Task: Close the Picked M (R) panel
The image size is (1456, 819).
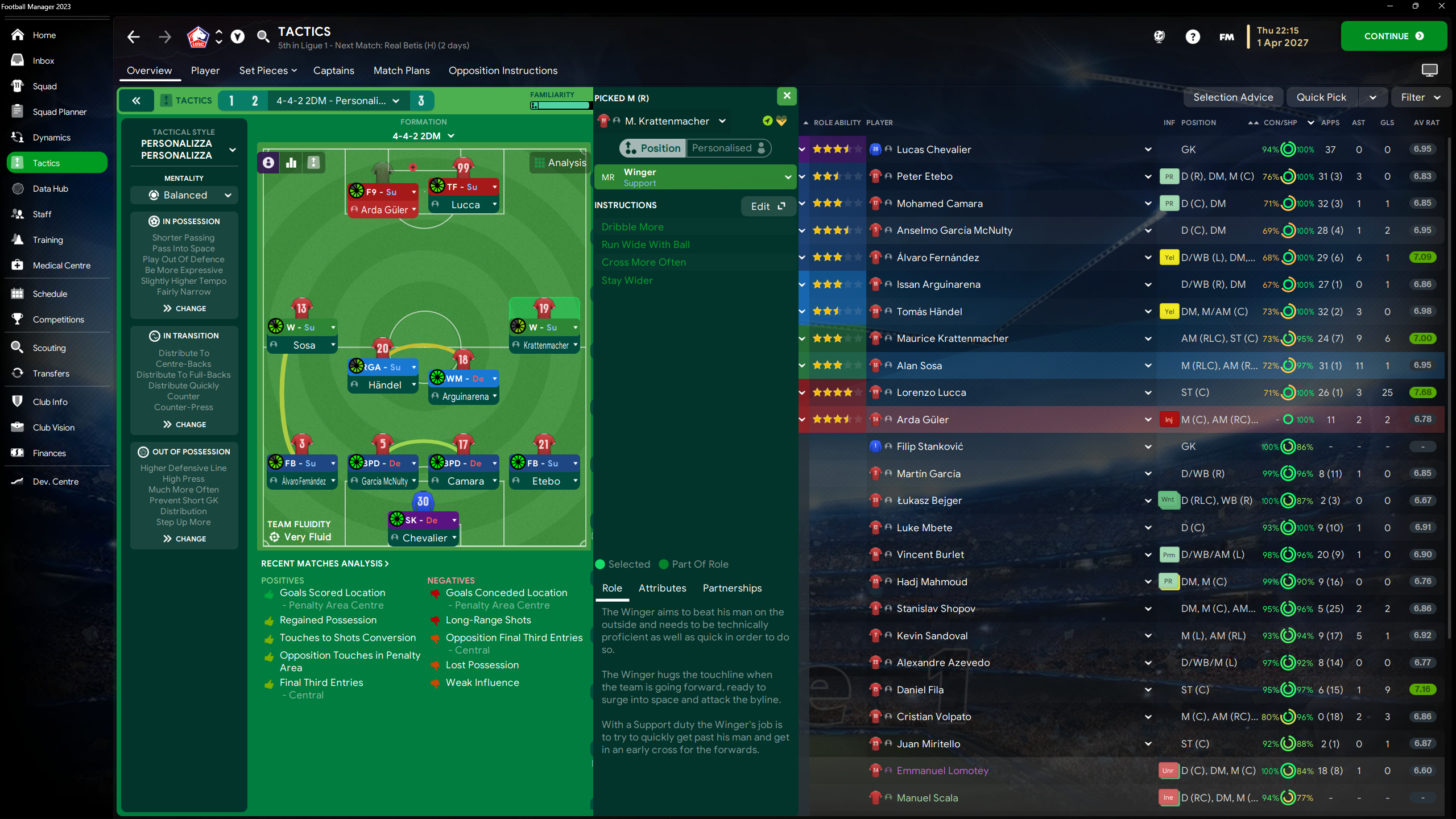Action: [x=787, y=96]
